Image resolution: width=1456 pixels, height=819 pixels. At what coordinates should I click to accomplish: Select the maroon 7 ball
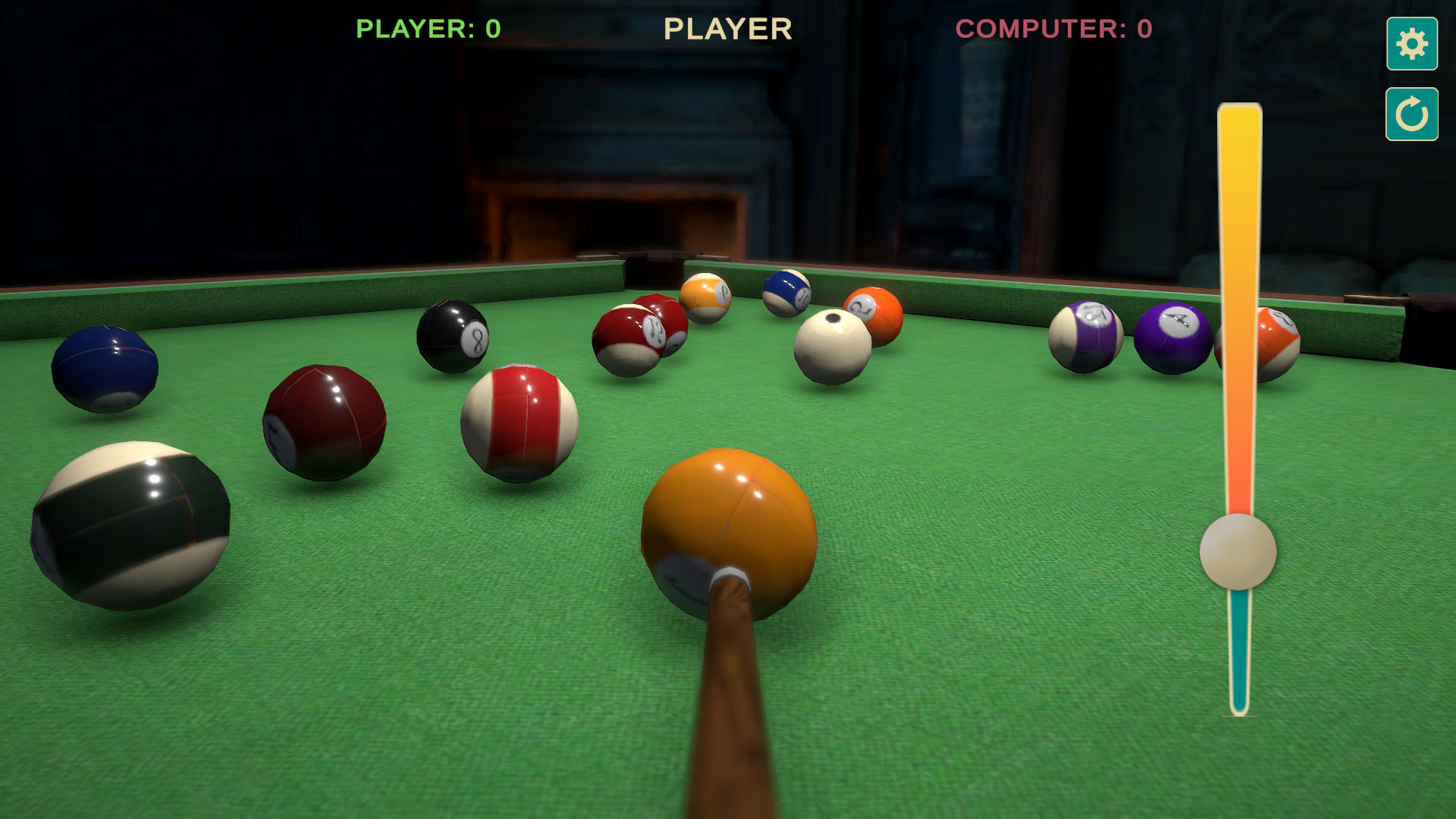[326, 421]
